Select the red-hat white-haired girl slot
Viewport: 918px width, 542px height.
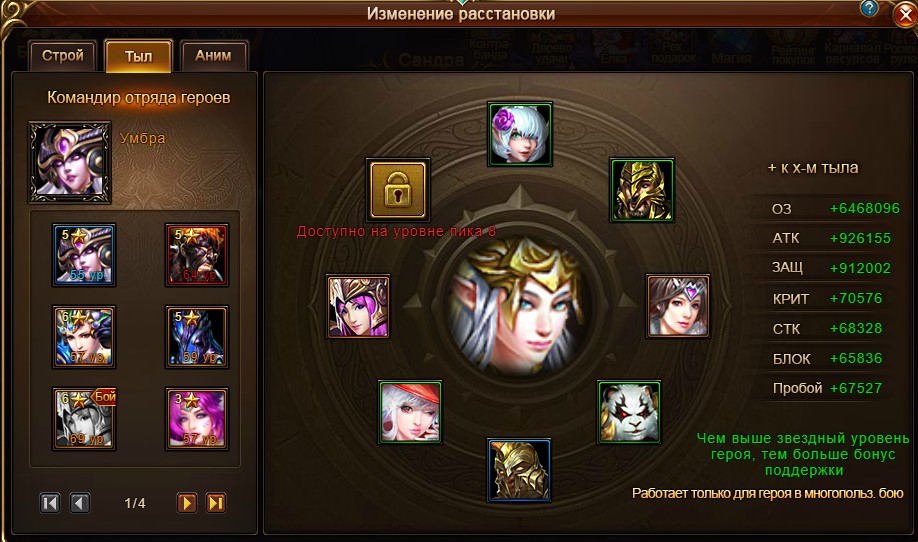pos(410,411)
